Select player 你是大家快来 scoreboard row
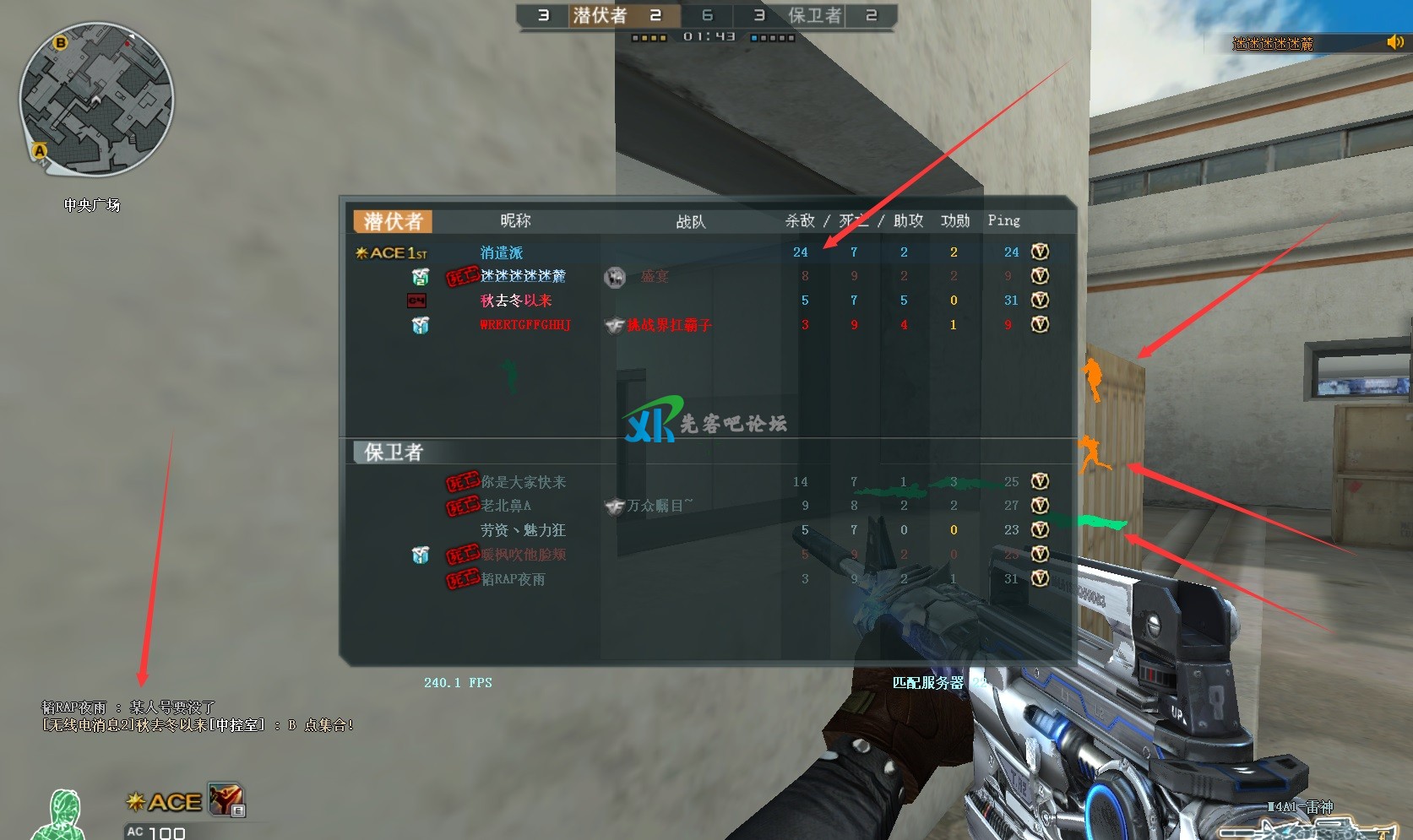This screenshot has height=840, width=1413. (523, 482)
